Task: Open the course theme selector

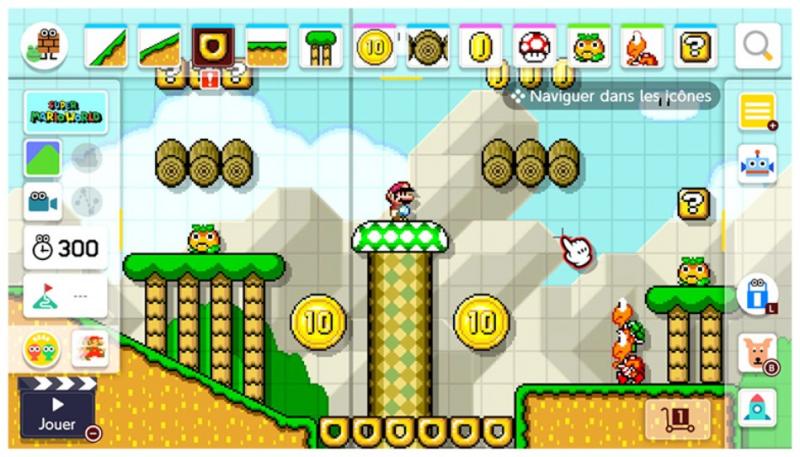Action: (43, 158)
